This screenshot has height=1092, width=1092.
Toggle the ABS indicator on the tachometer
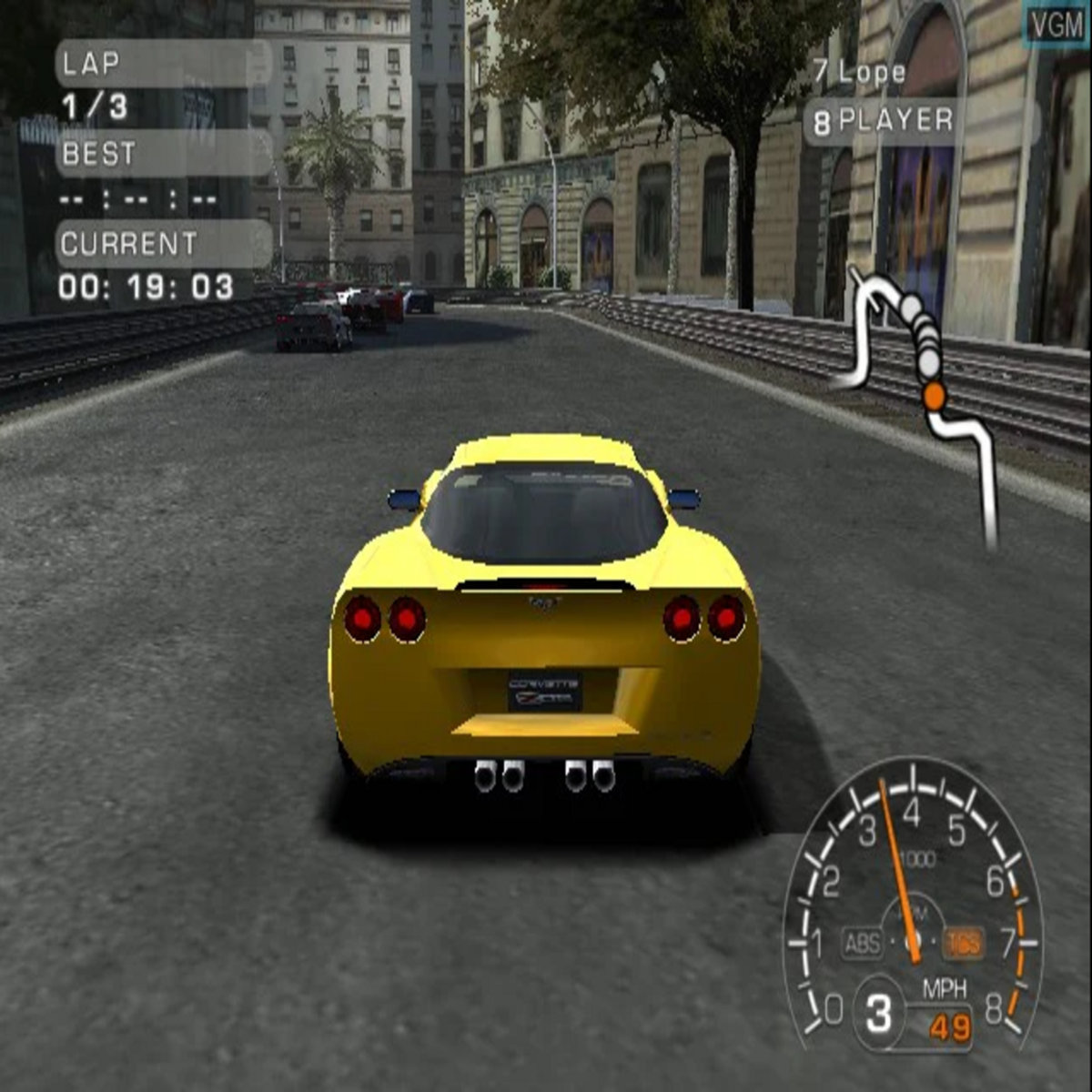click(x=863, y=944)
